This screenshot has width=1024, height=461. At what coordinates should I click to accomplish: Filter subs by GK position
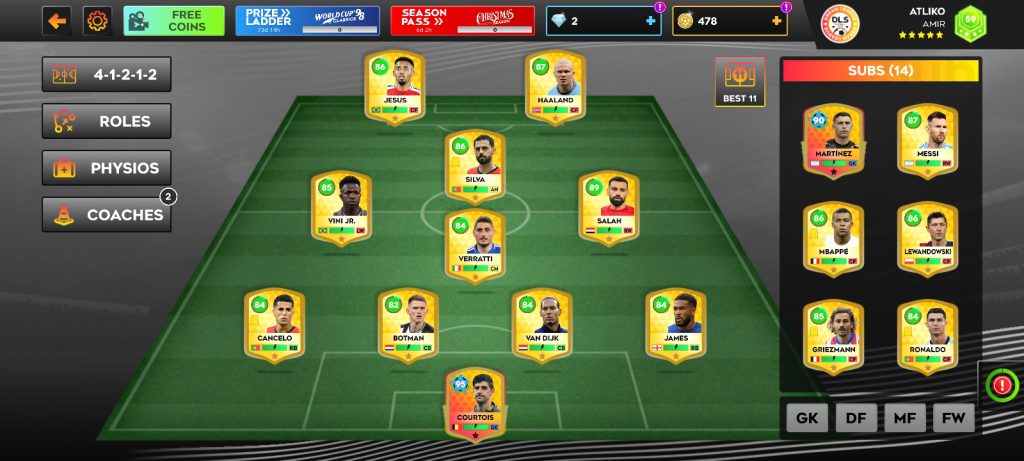tap(807, 417)
